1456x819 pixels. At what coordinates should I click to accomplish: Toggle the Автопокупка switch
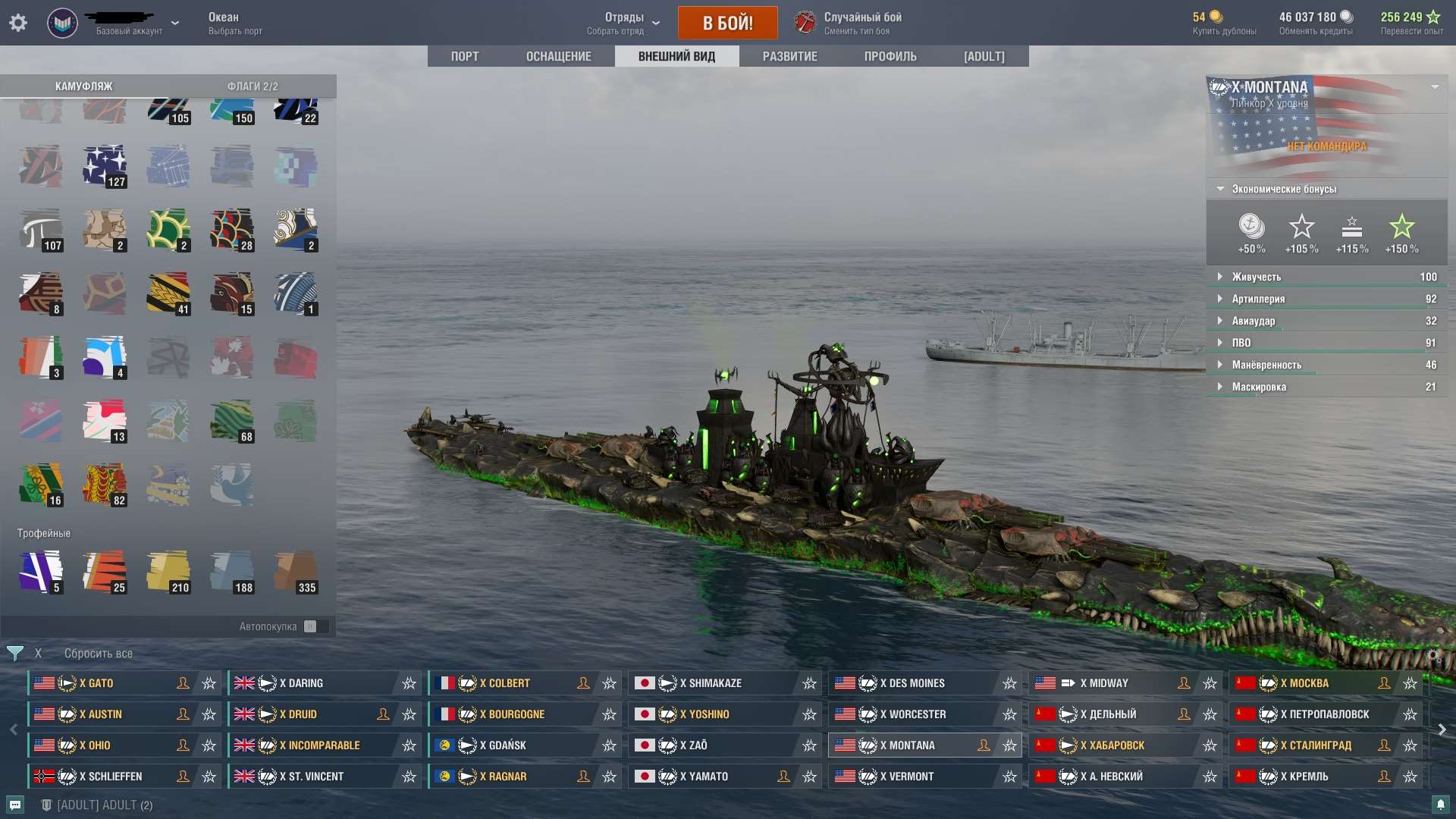pyautogui.click(x=315, y=626)
